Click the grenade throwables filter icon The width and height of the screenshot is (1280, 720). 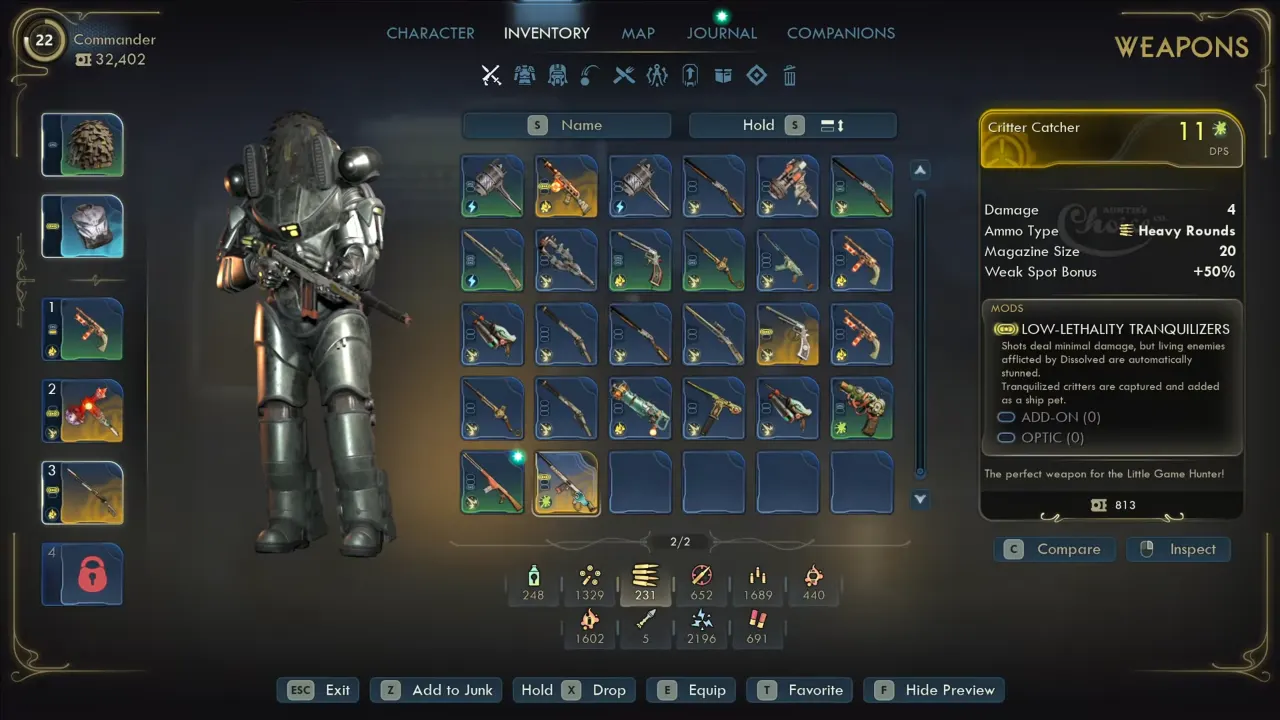(x=590, y=75)
